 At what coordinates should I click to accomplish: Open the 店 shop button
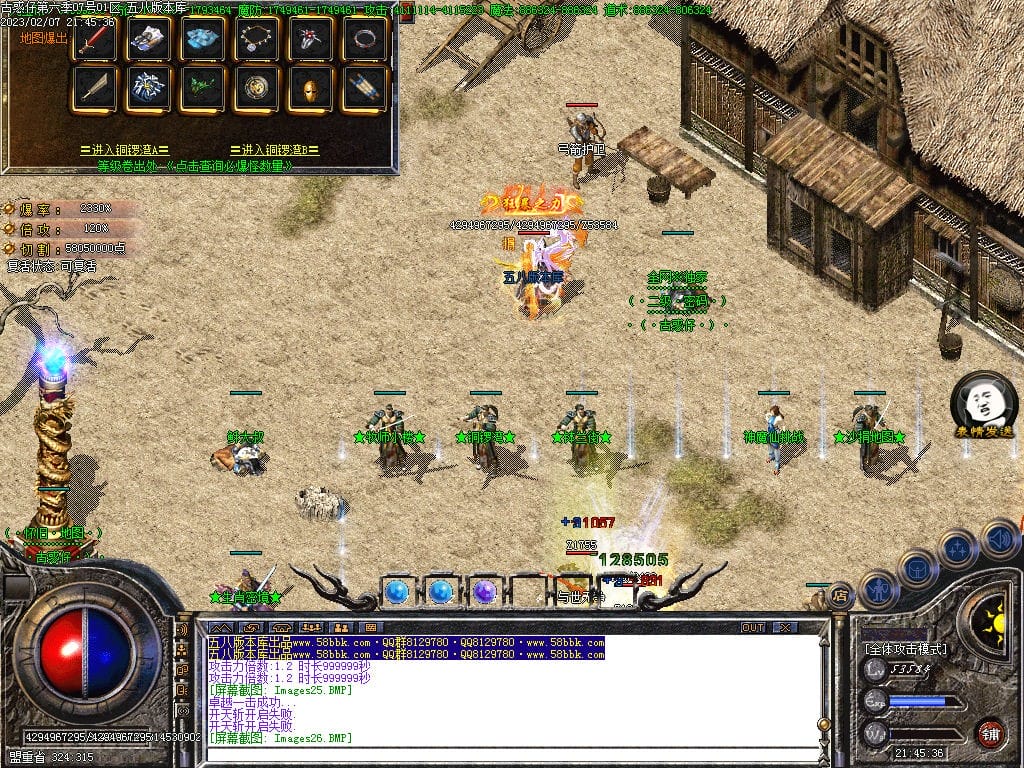point(841,596)
